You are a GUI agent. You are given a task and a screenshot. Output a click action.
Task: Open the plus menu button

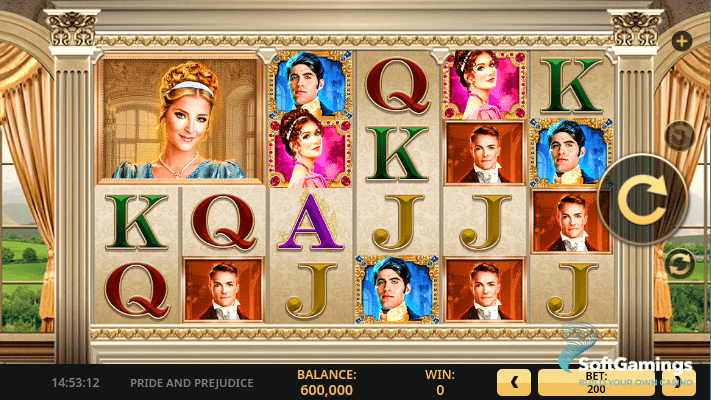pyautogui.click(x=681, y=41)
